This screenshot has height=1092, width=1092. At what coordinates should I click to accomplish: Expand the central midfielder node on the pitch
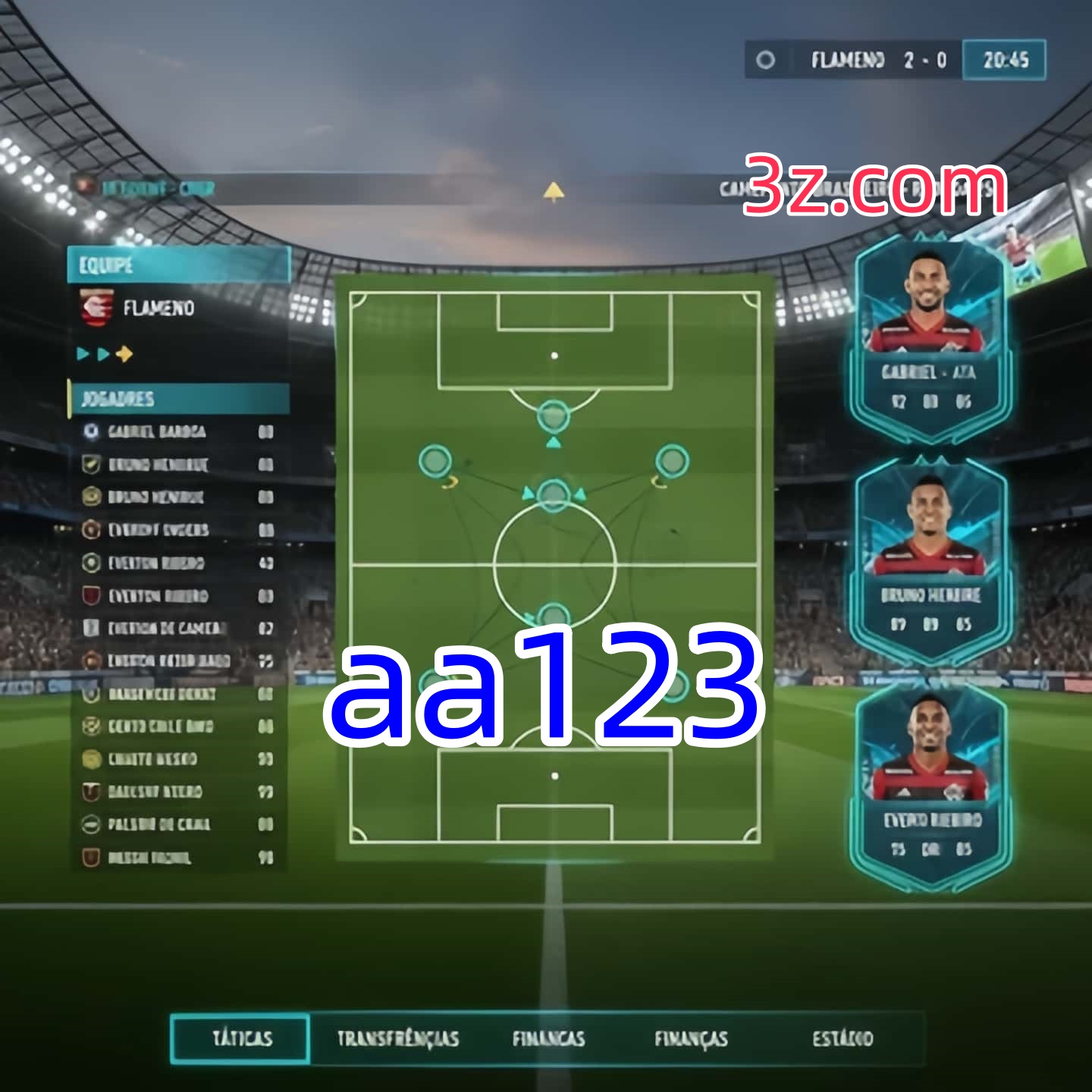click(x=553, y=494)
